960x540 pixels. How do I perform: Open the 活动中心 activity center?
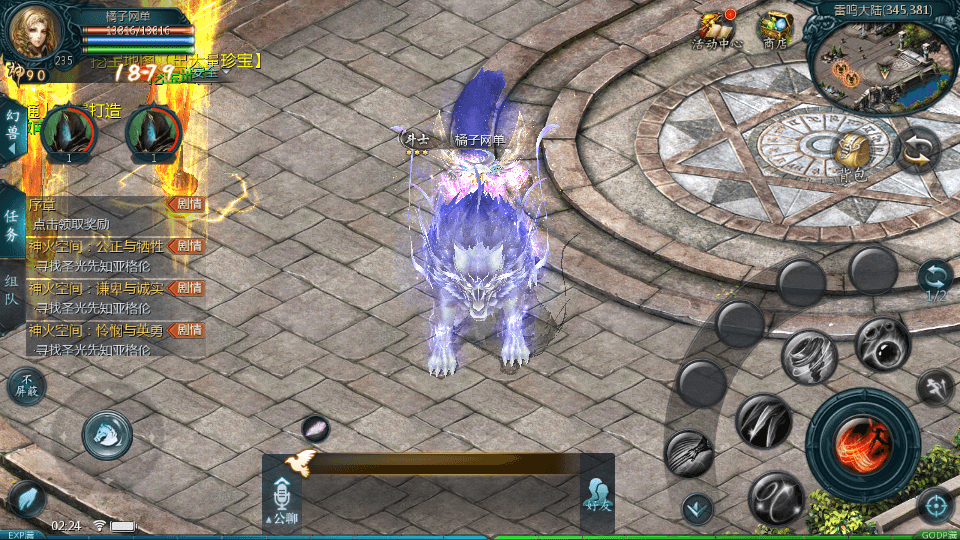[716, 30]
